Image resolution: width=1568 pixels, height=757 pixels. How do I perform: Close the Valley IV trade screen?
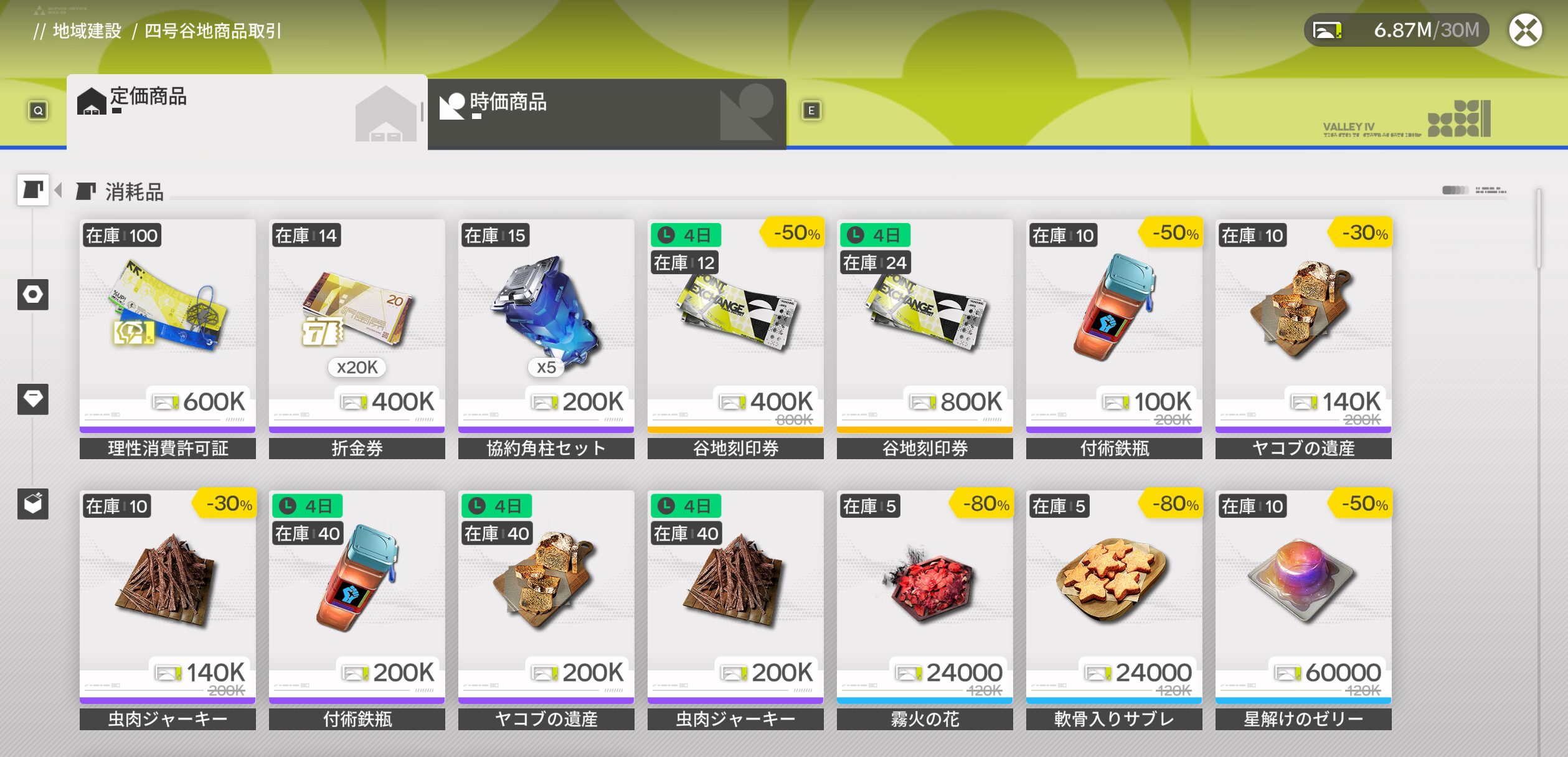(1525, 31)
